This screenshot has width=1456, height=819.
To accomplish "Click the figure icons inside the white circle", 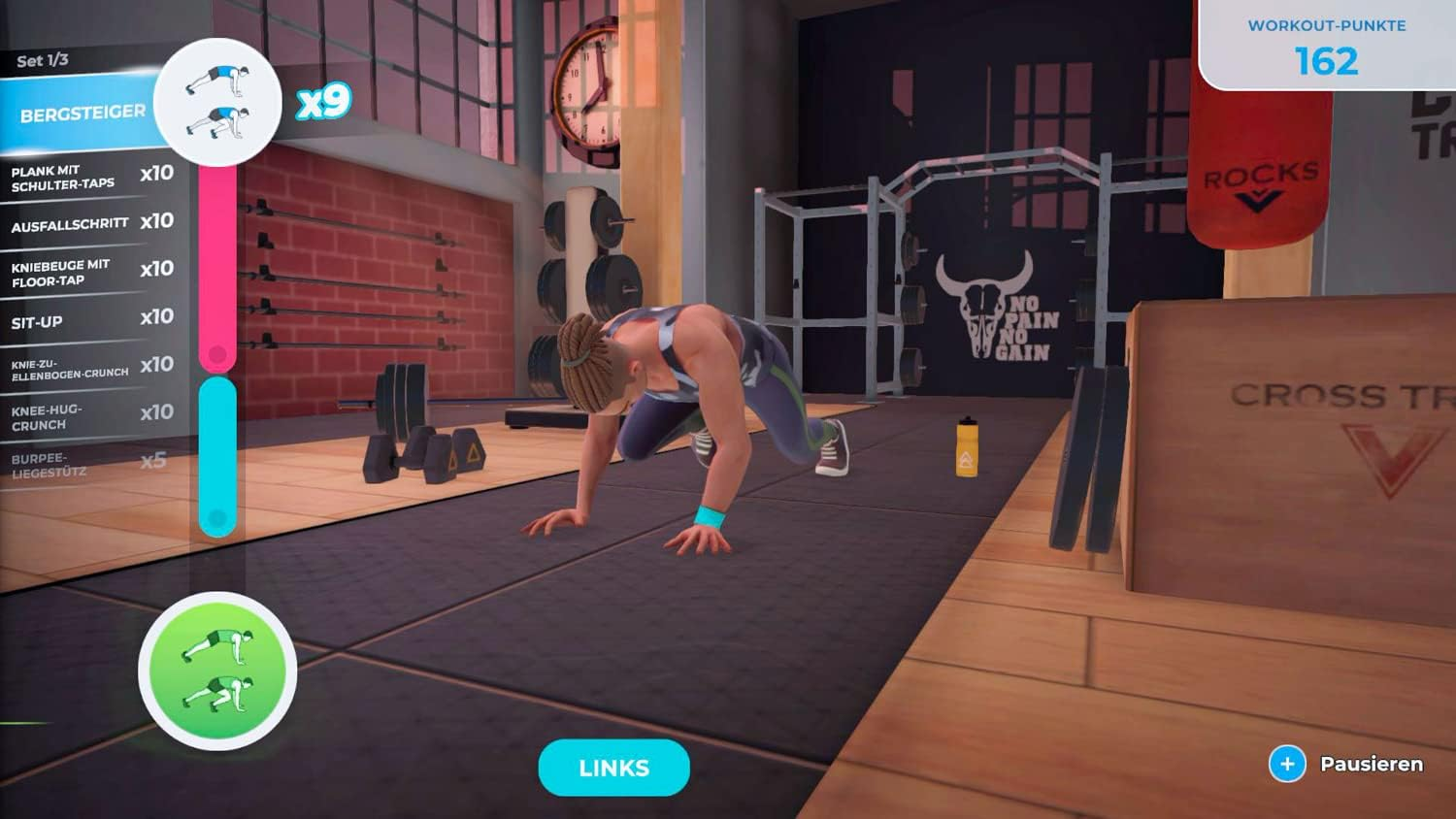I will [x=218, y=100].
